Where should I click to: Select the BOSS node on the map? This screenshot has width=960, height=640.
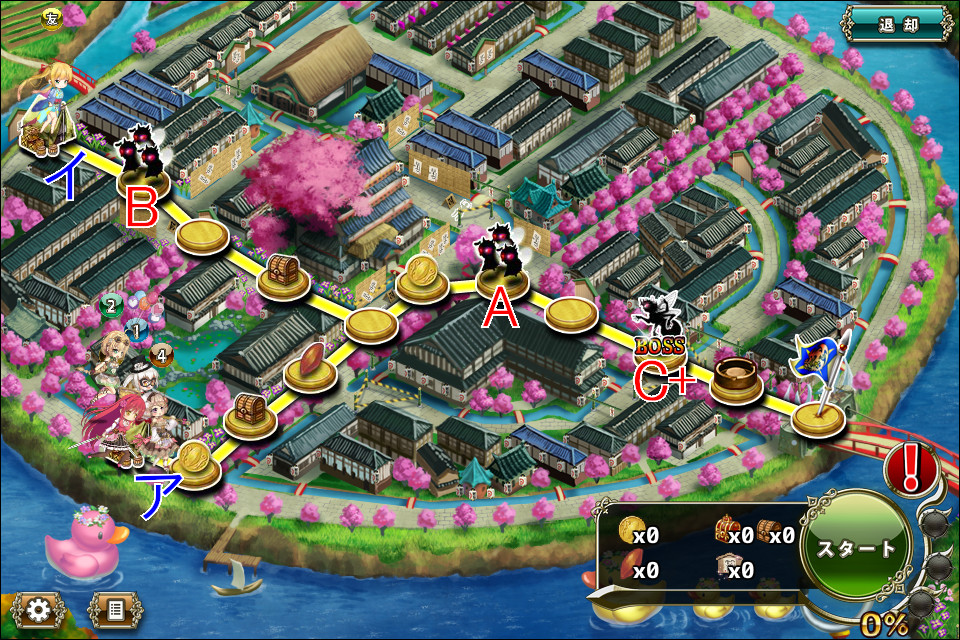click(658, 328)
